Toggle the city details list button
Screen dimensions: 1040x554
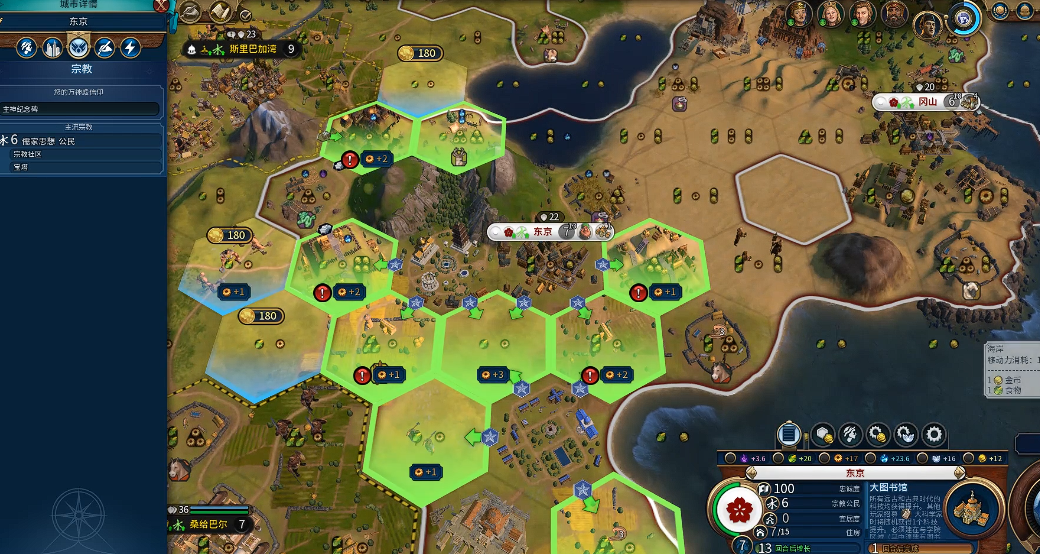pos(789,434)
